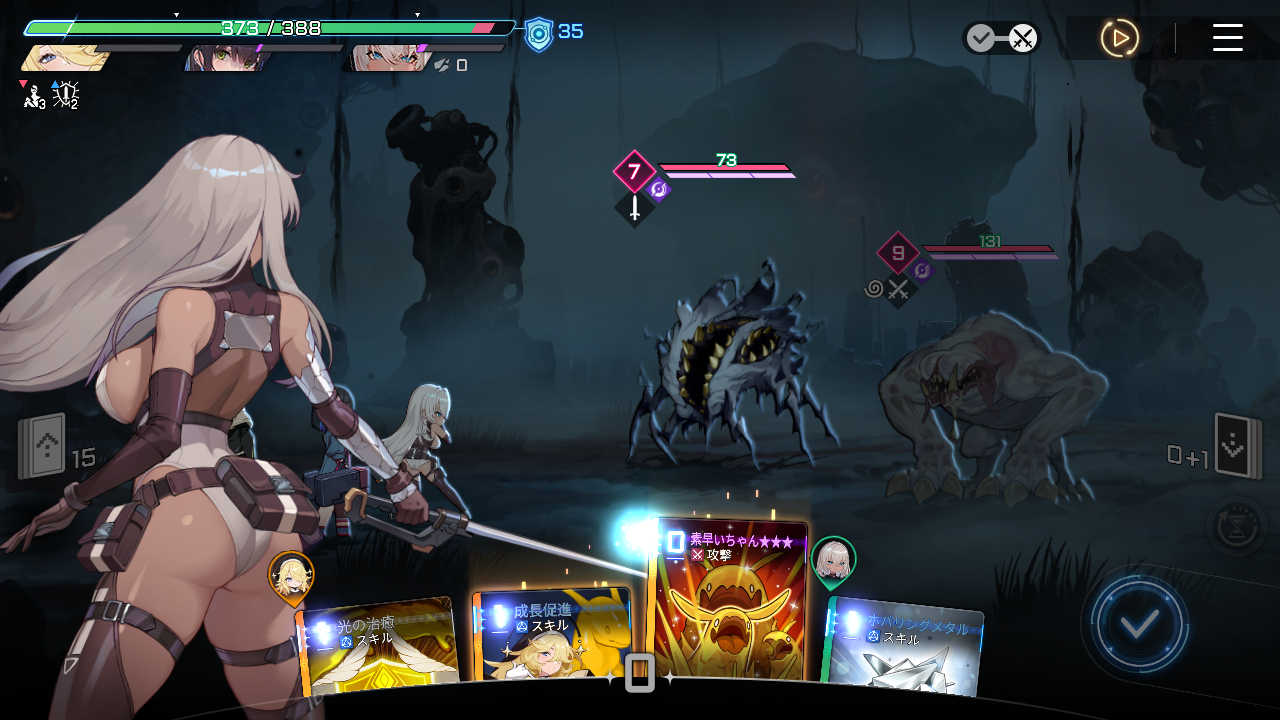The image size is (1280, 720).
Task: Inspect the sword buff status icon
Action: (x=66, y=95)
